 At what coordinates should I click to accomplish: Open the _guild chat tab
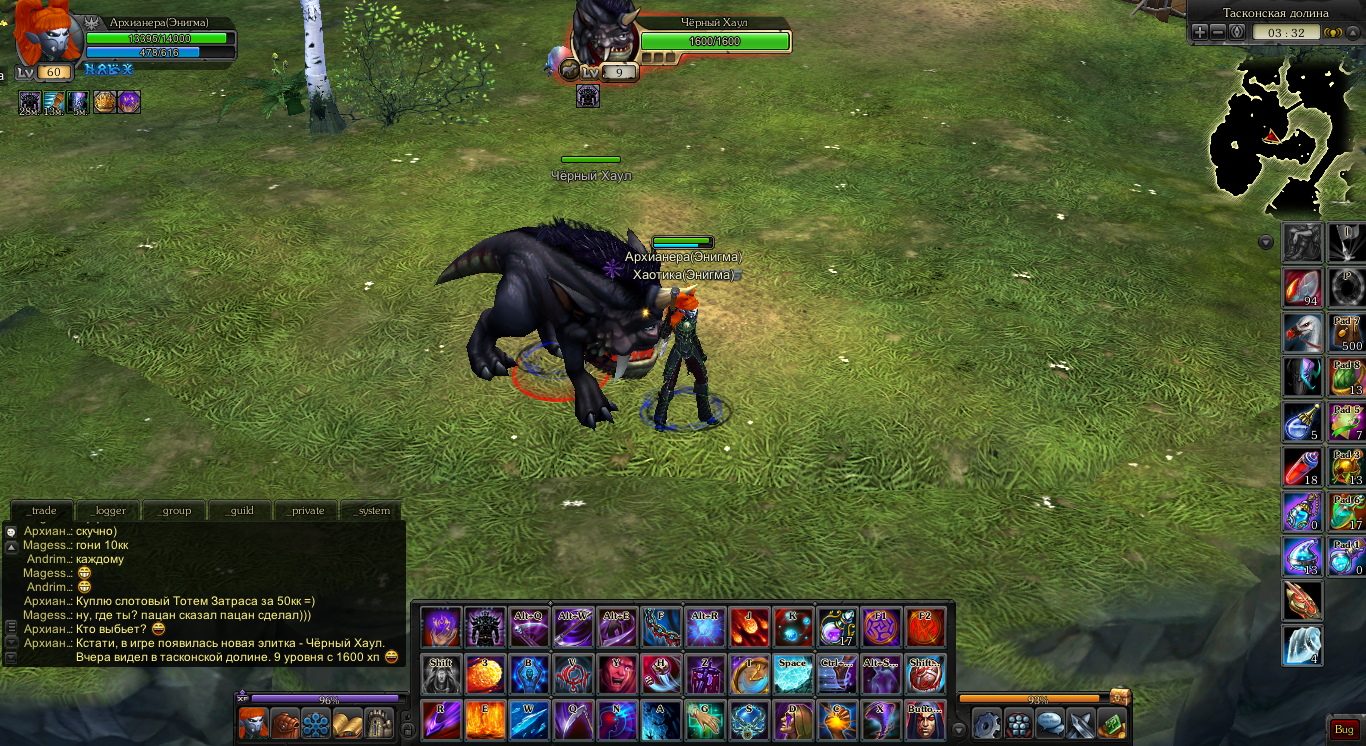pos(241,510)
